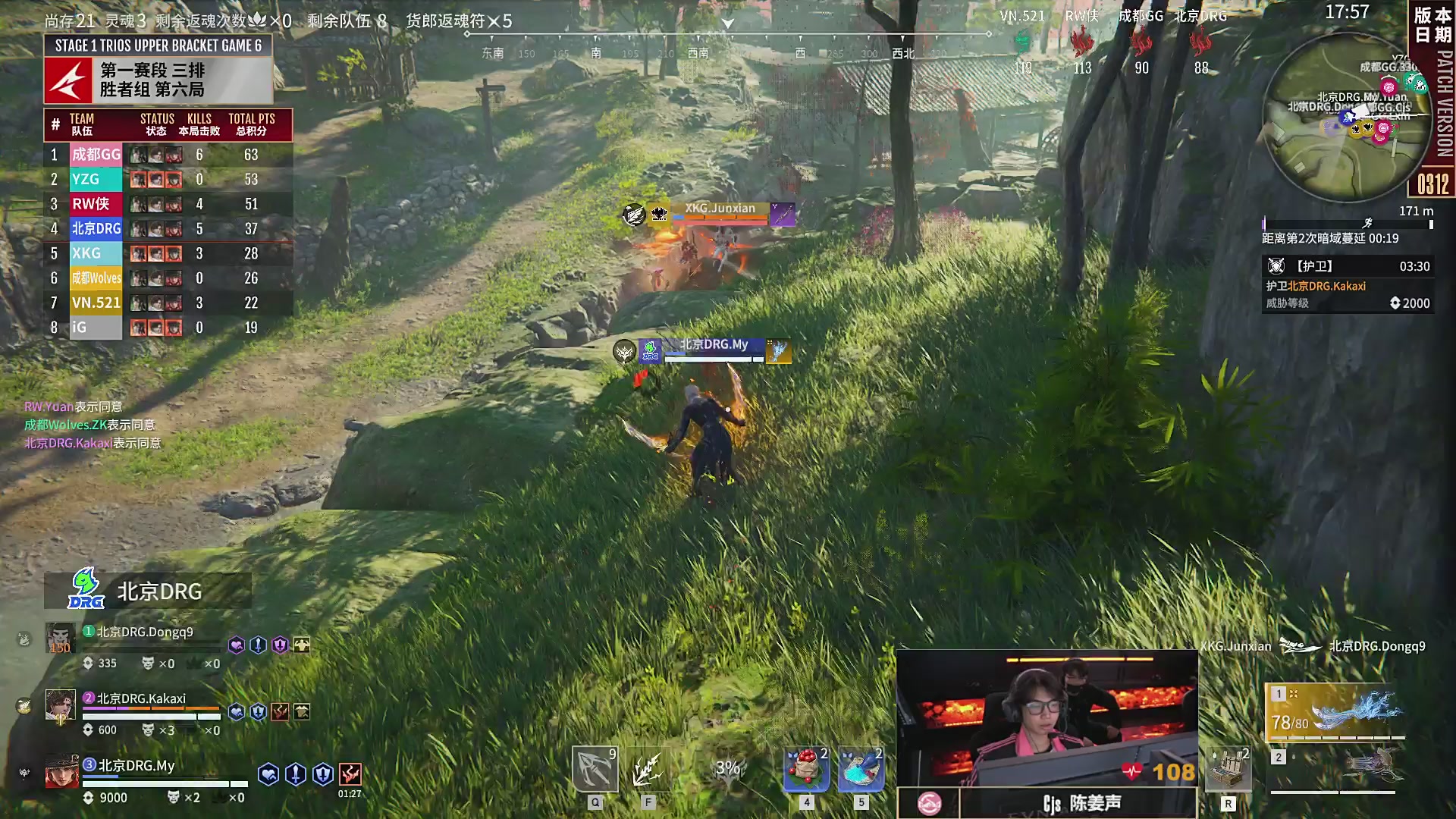Activate the Q skill icon

coord(595,770)
